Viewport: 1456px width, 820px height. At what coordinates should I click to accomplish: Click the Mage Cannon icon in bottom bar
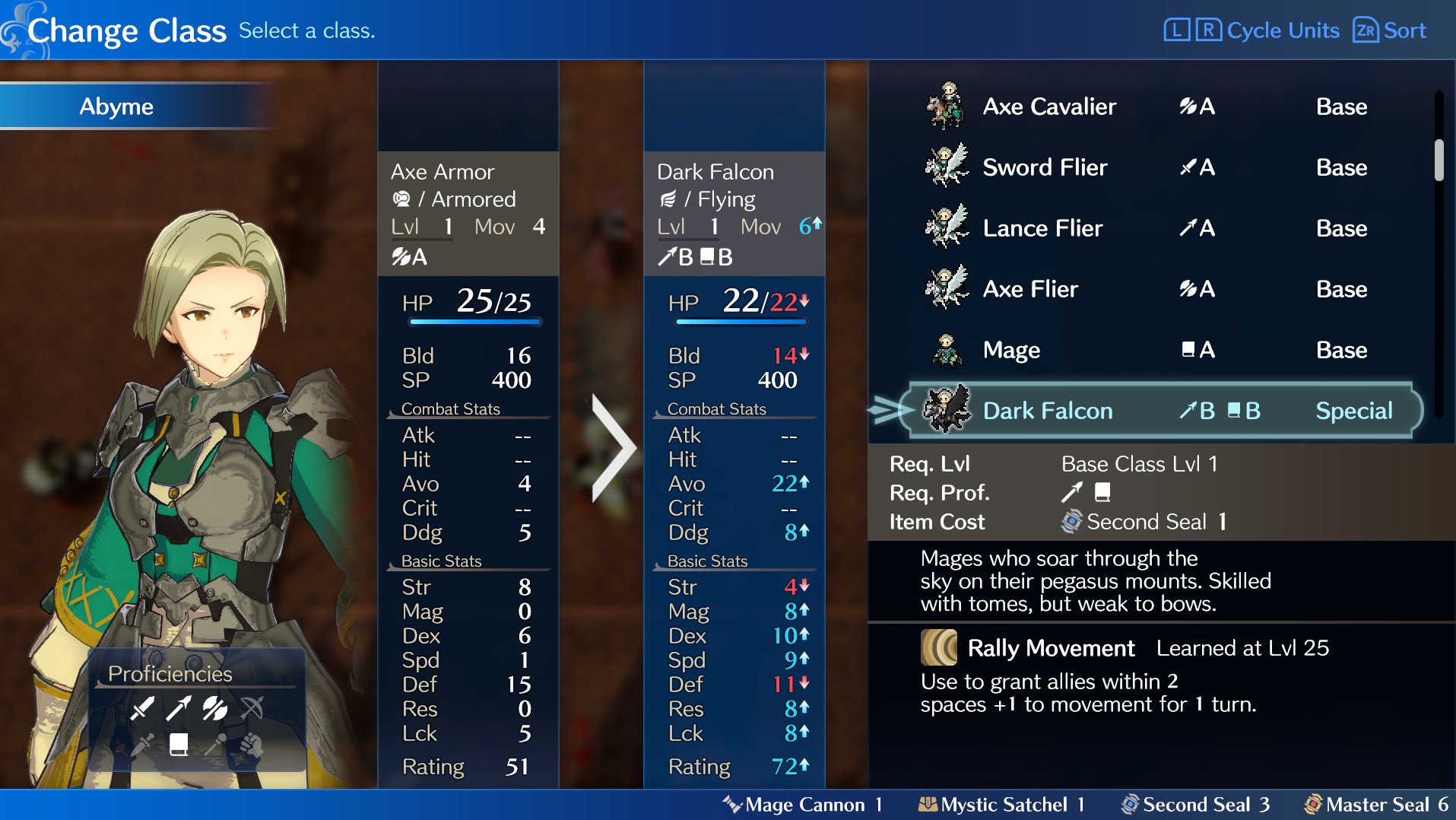(732, 804)
